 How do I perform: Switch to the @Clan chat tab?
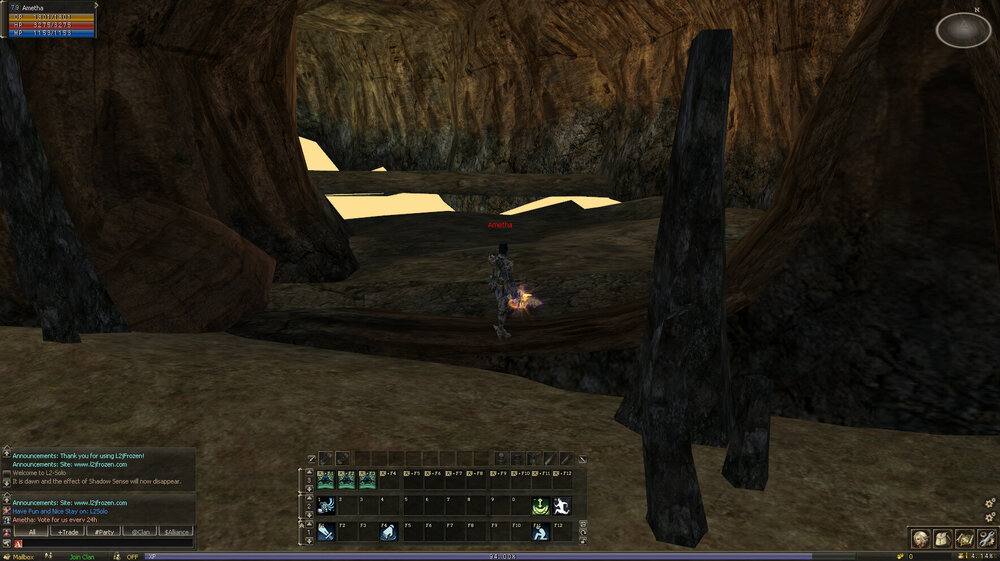pos(139,532)
